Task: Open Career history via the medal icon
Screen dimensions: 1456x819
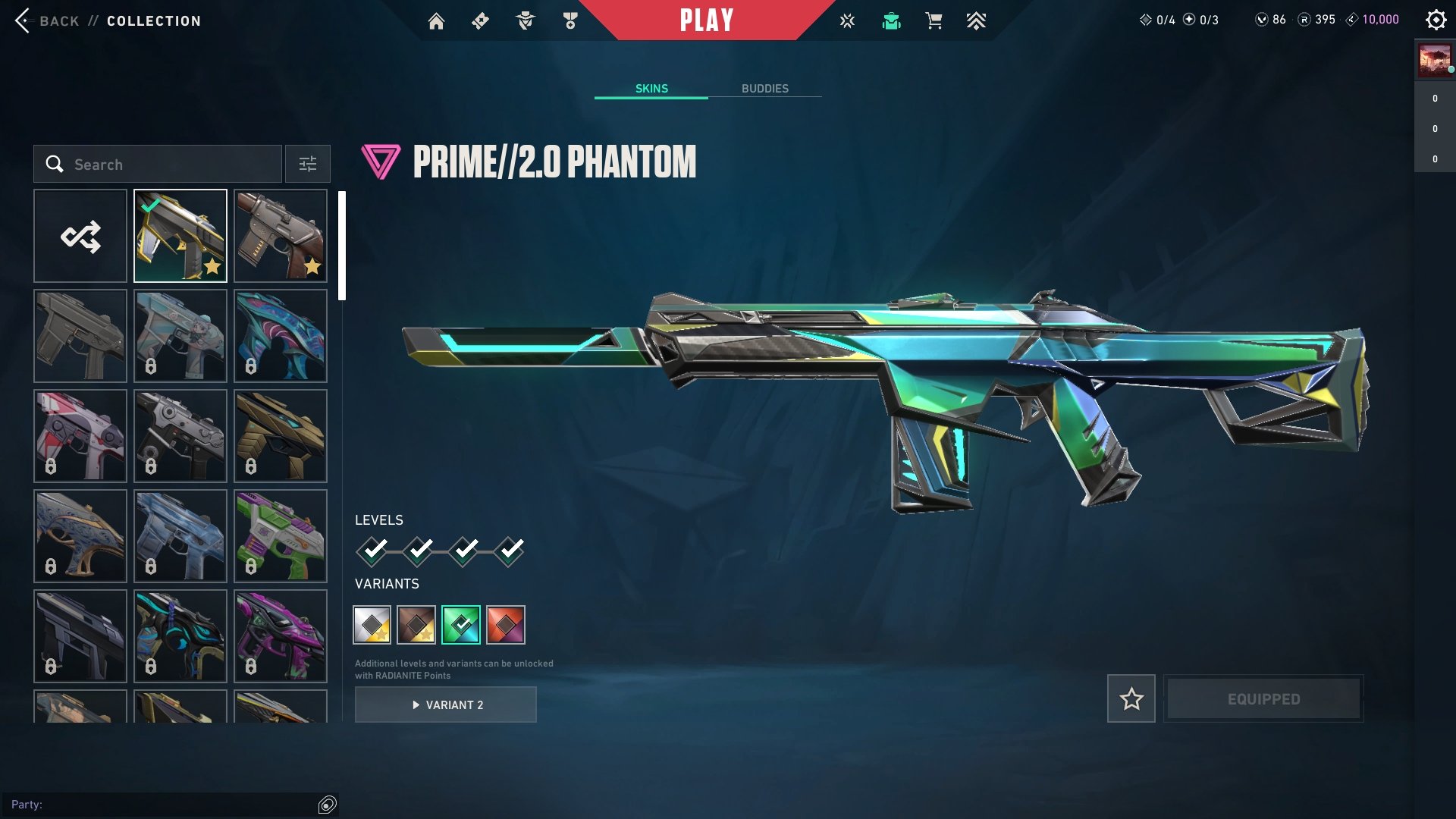Action: 570,20
